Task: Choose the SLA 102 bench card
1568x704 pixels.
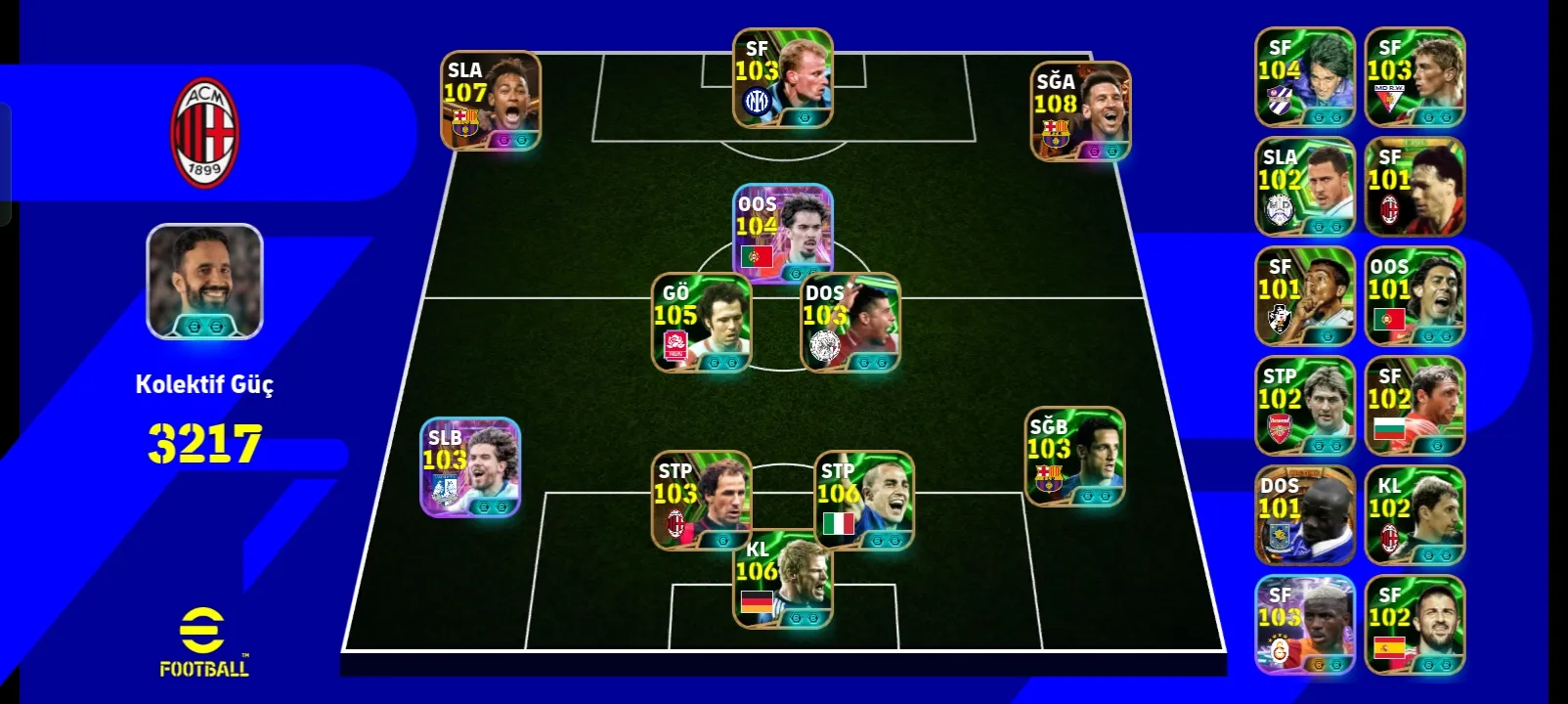Action: tap(1305, 187)
